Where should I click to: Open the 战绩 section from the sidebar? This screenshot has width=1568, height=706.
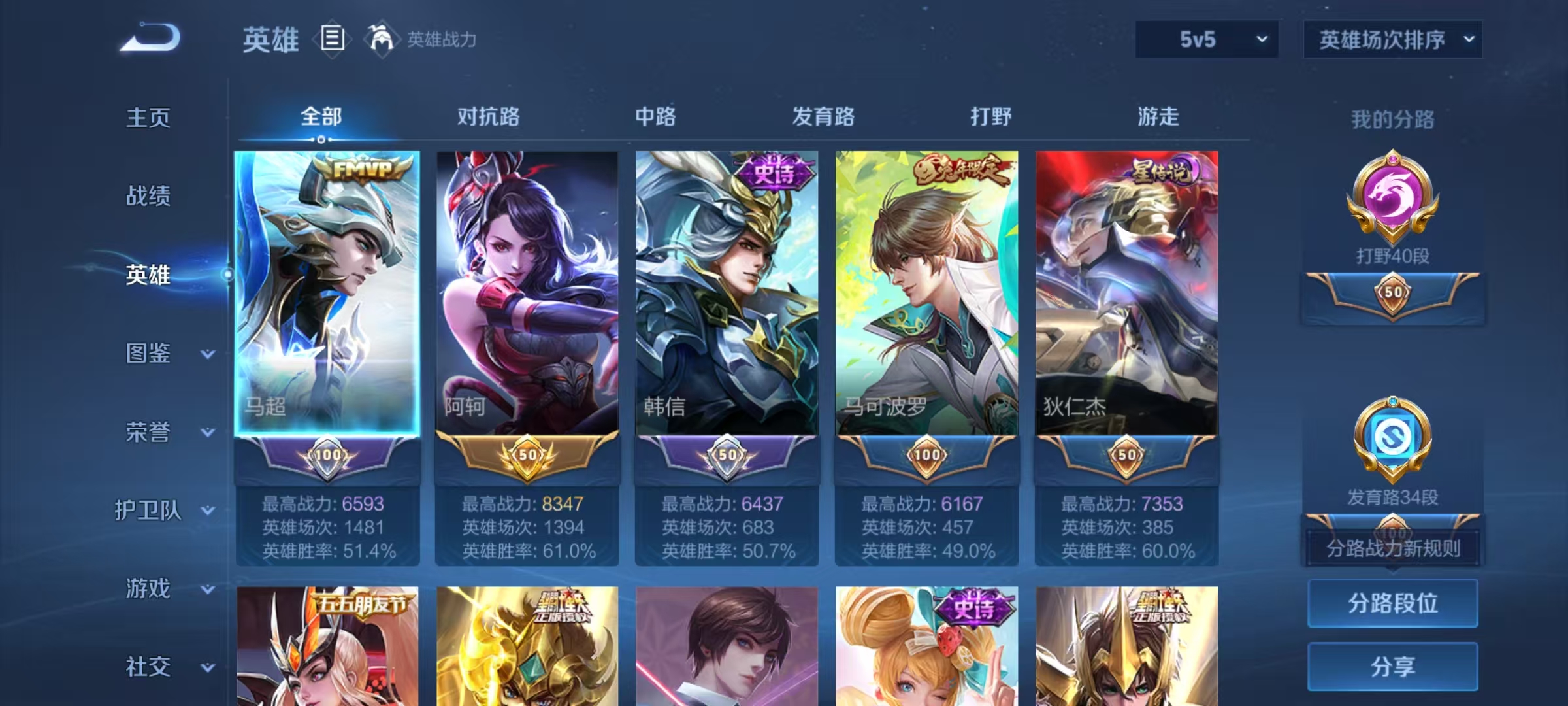tap(148, 197)
